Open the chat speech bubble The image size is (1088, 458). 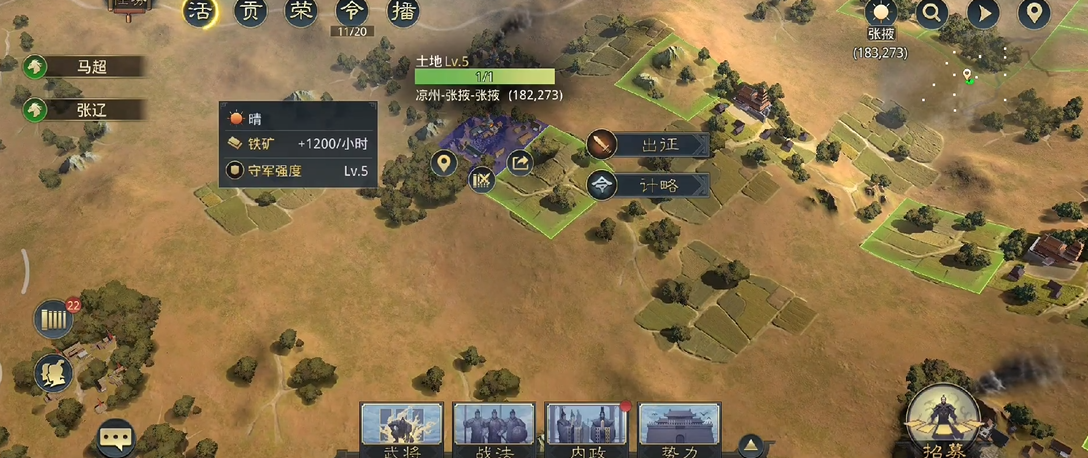coord(116,438)
